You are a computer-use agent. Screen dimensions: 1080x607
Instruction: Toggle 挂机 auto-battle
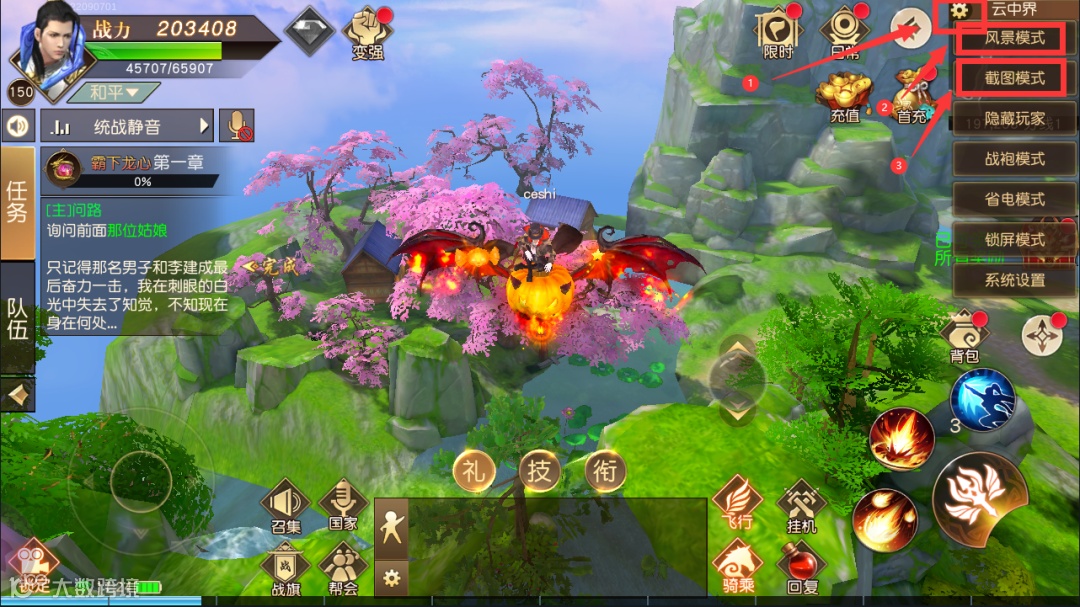click(801, 505)
